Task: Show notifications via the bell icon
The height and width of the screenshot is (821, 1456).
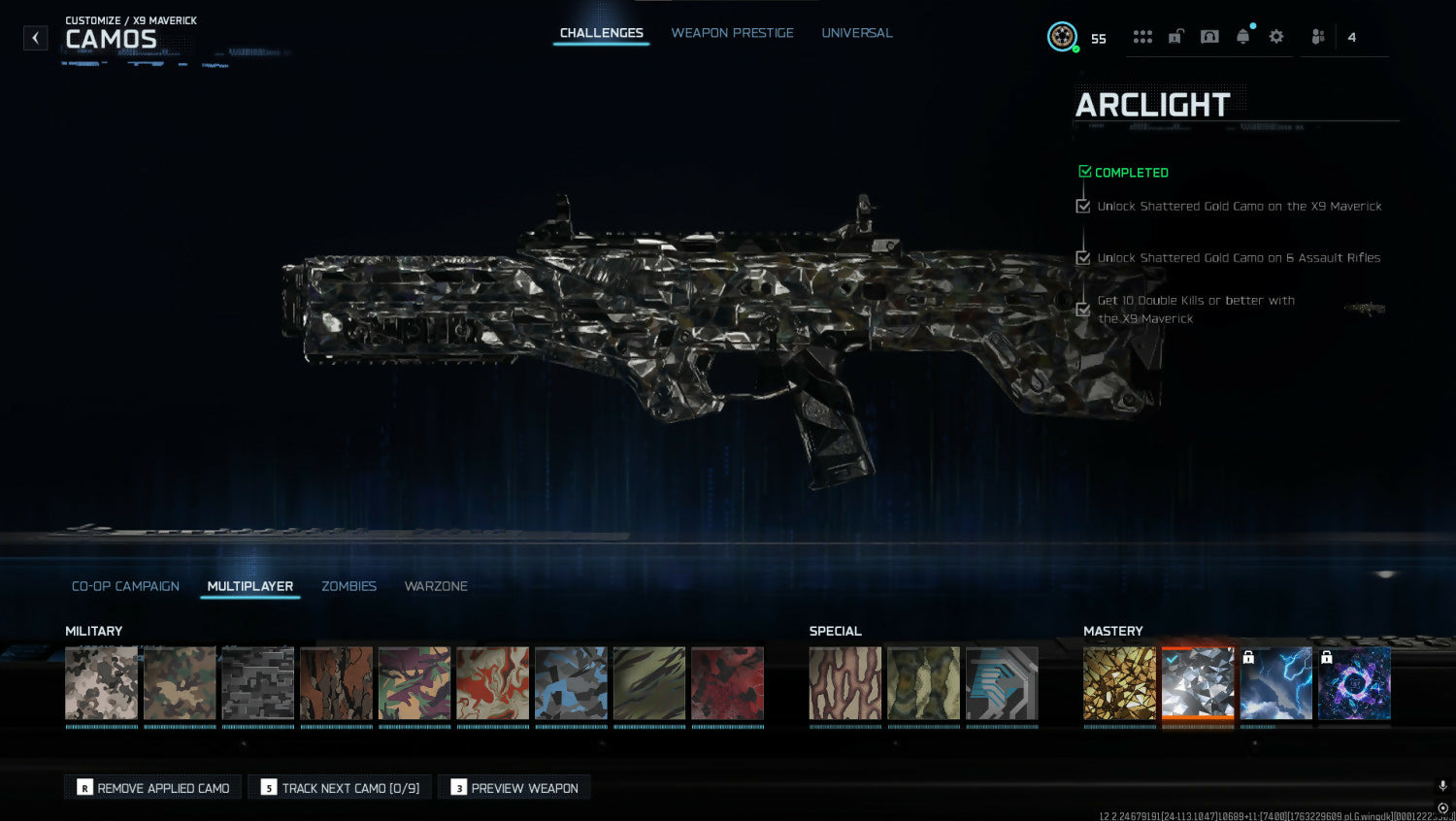Action: pos(1242,37)
